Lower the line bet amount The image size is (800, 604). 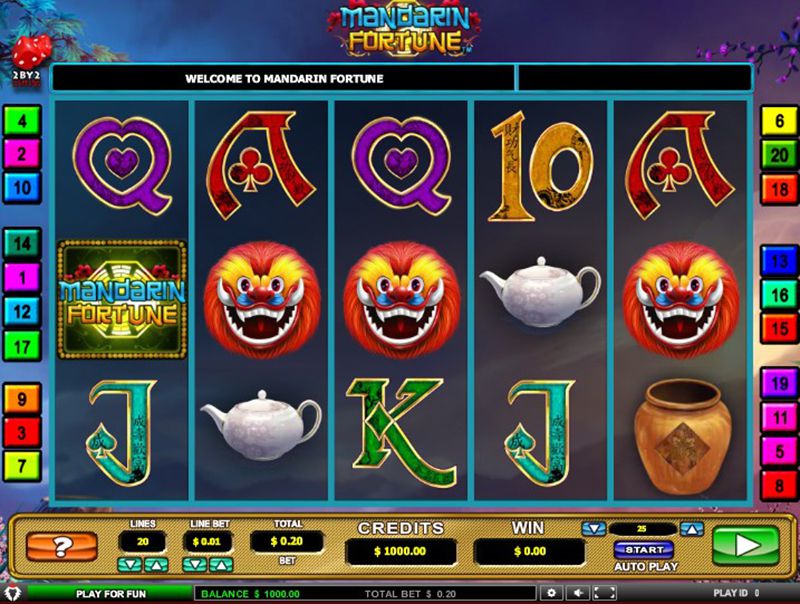point(195,565)
